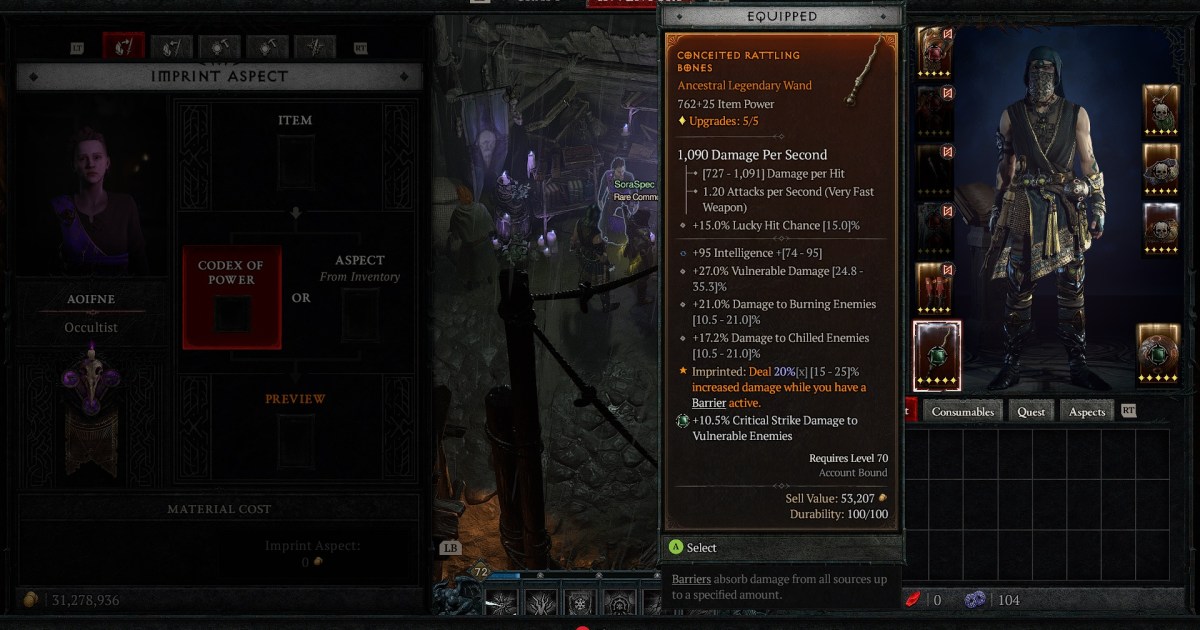Click the Preview slot below the arrow
The image size is (1200, 630).
click(295, 440)
